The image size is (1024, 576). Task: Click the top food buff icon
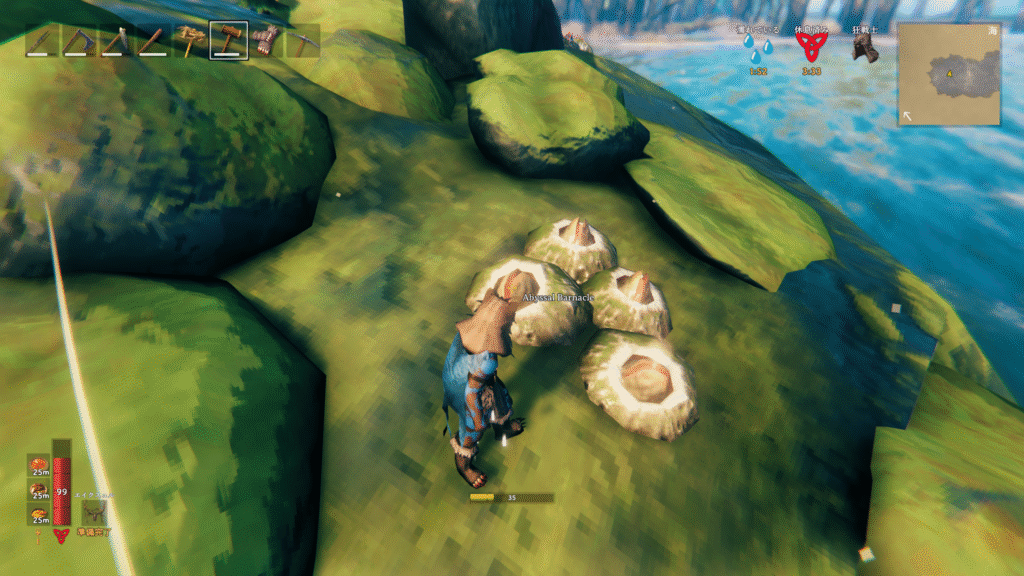[39, 466]
